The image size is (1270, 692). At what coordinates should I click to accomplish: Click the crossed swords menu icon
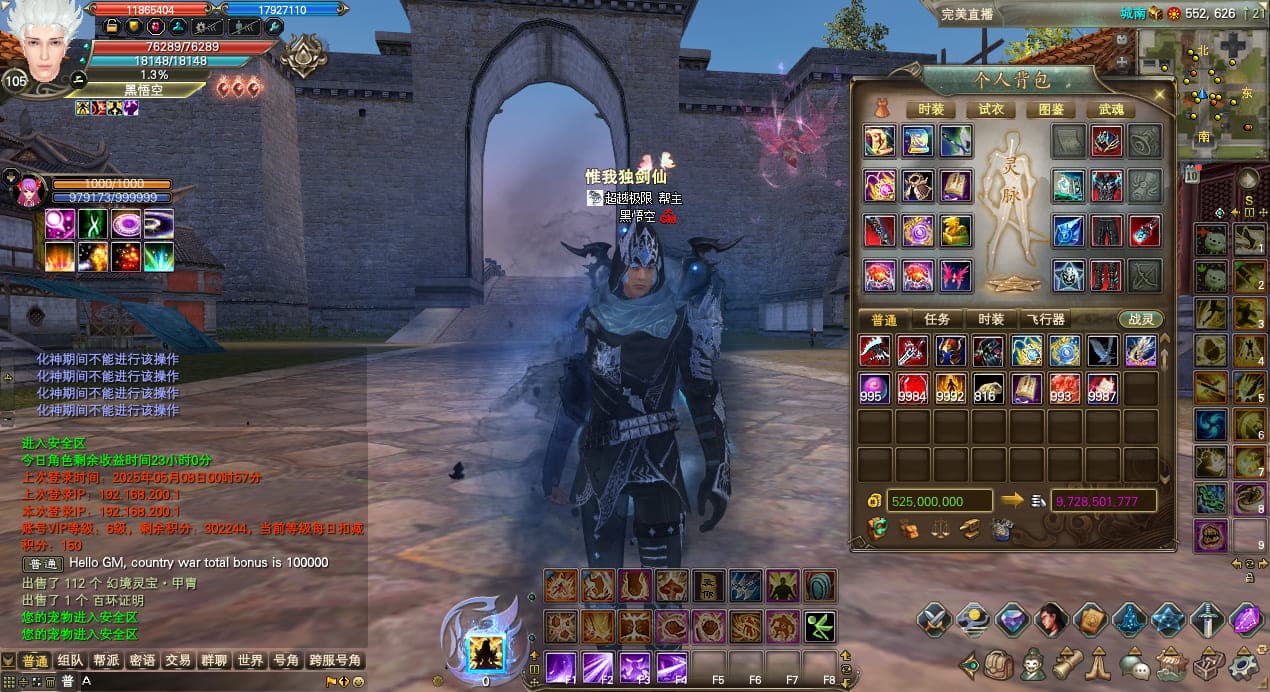coord(933,620)
